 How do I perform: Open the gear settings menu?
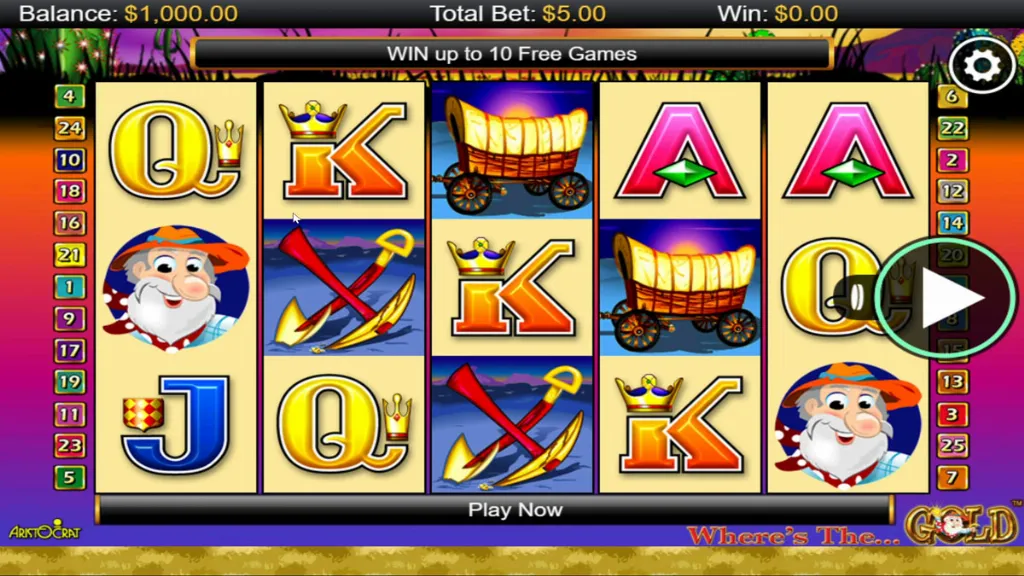tap(982, 65)
